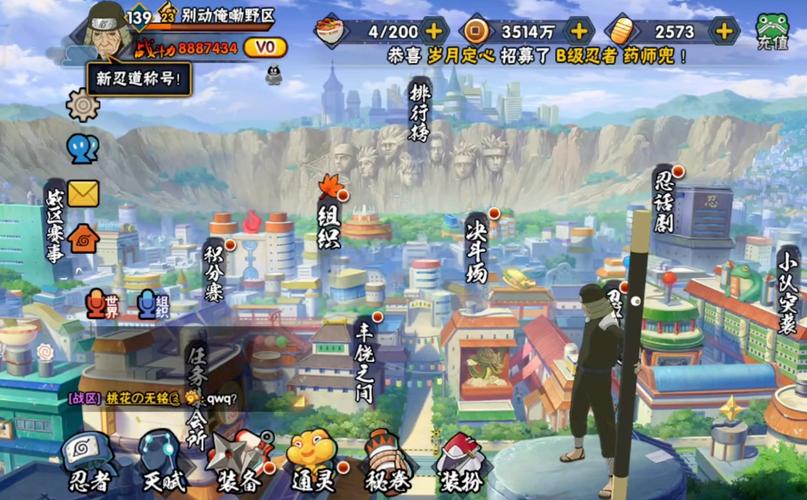The image size is (807, 500).
Task: Click the orange house icon
Action: [83, 238]
